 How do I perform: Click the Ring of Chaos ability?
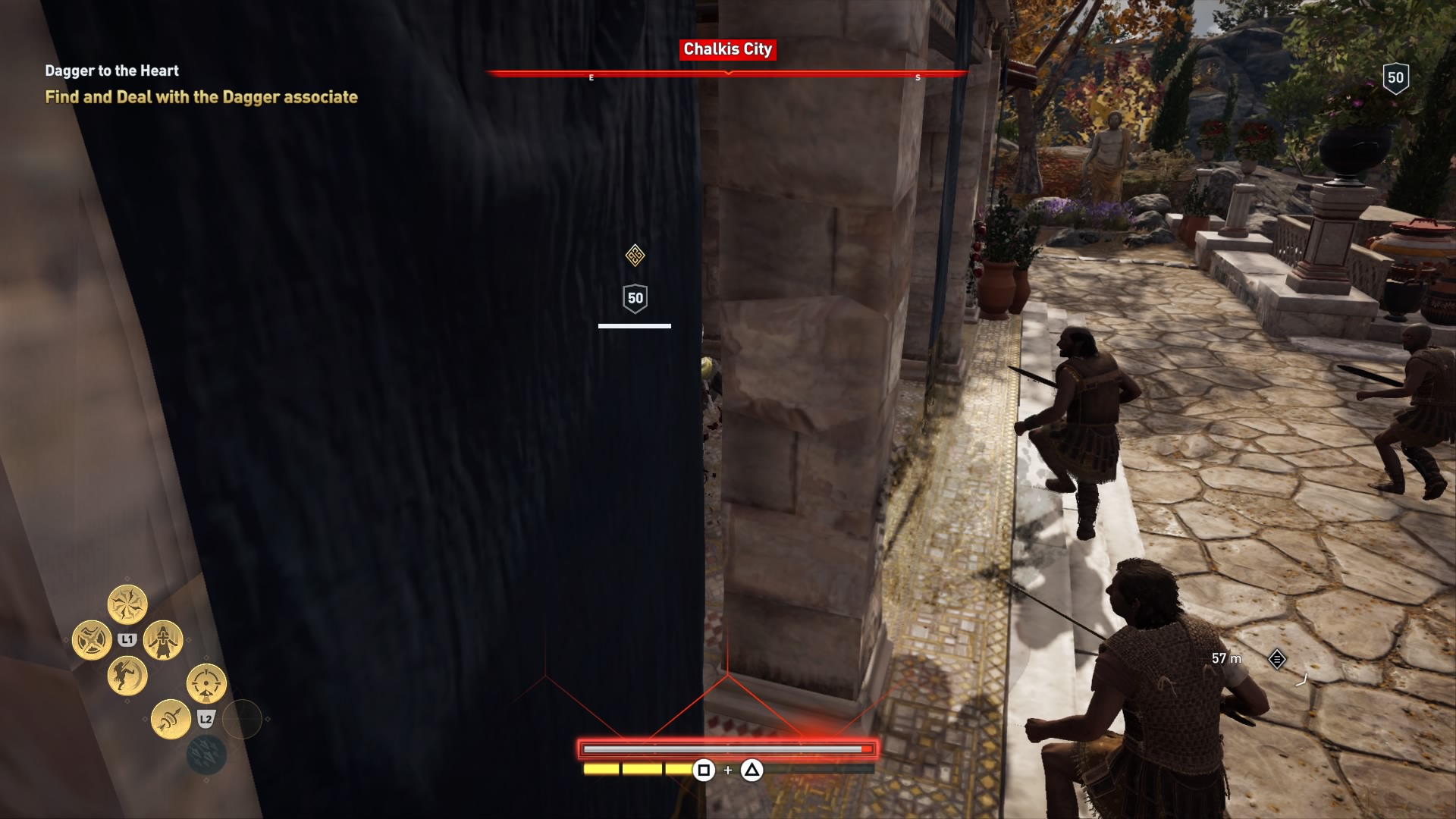(127, 604)
